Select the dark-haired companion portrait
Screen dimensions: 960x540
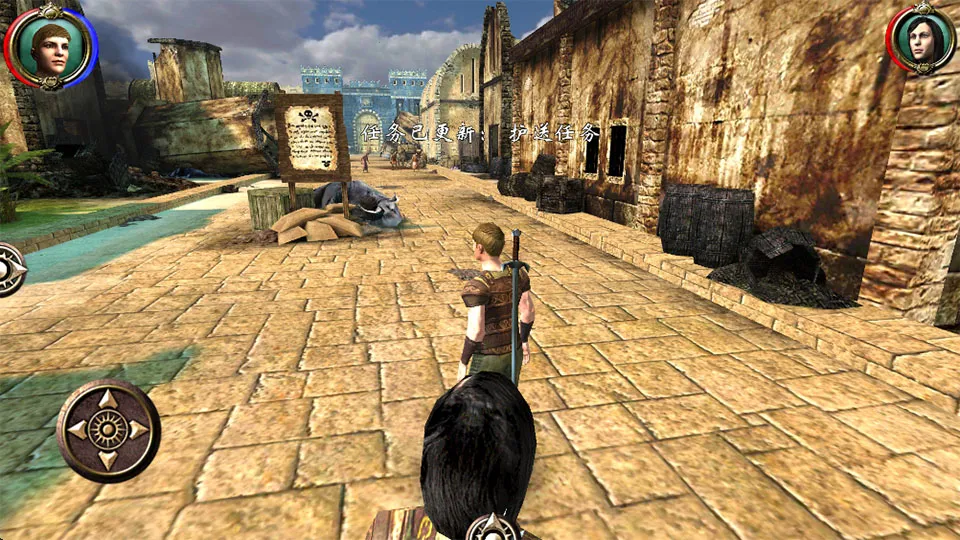920,42
